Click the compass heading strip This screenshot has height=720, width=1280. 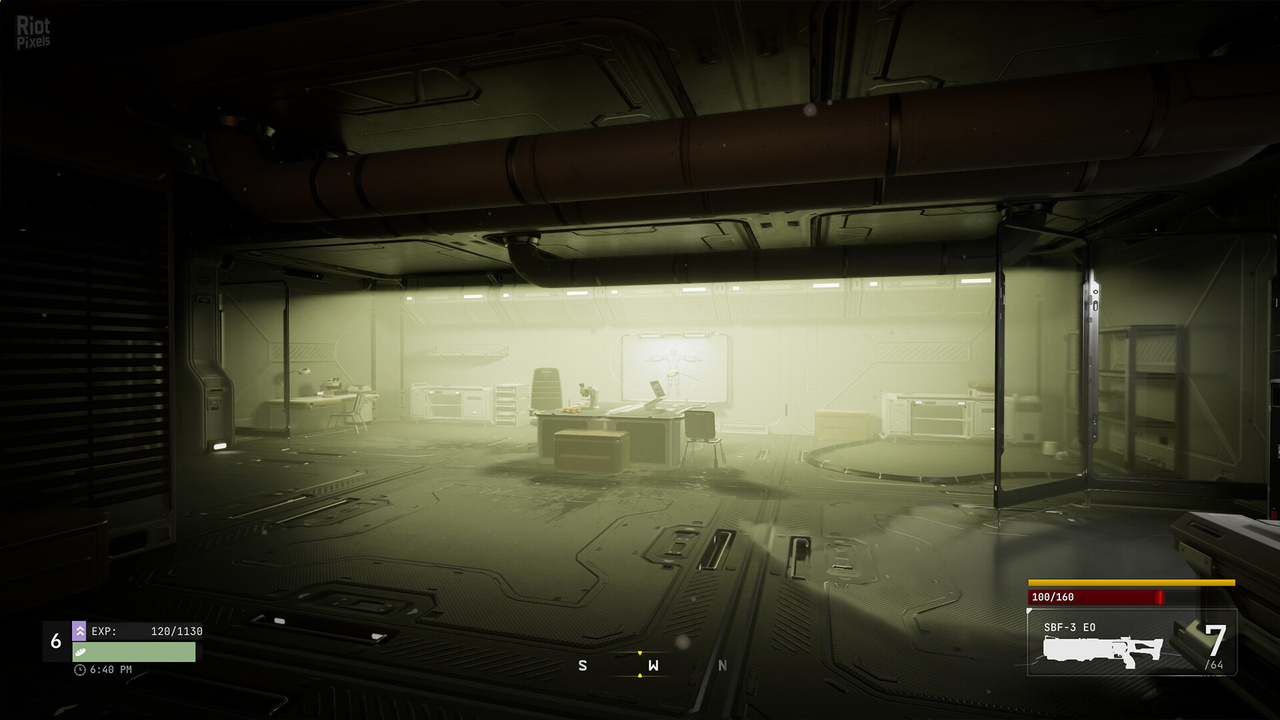(x=651, y=665)
